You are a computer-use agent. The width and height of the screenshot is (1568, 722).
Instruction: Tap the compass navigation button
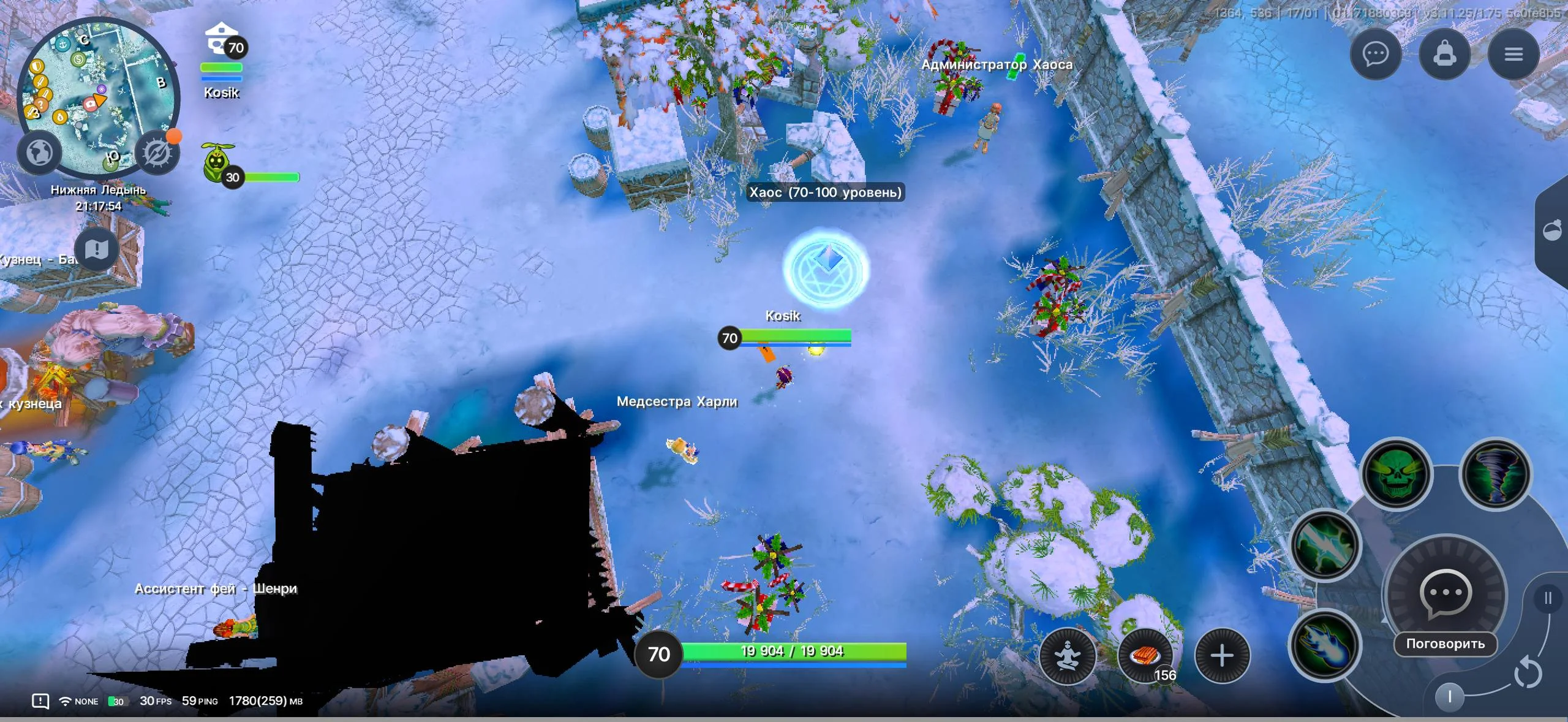coord(157,153)
